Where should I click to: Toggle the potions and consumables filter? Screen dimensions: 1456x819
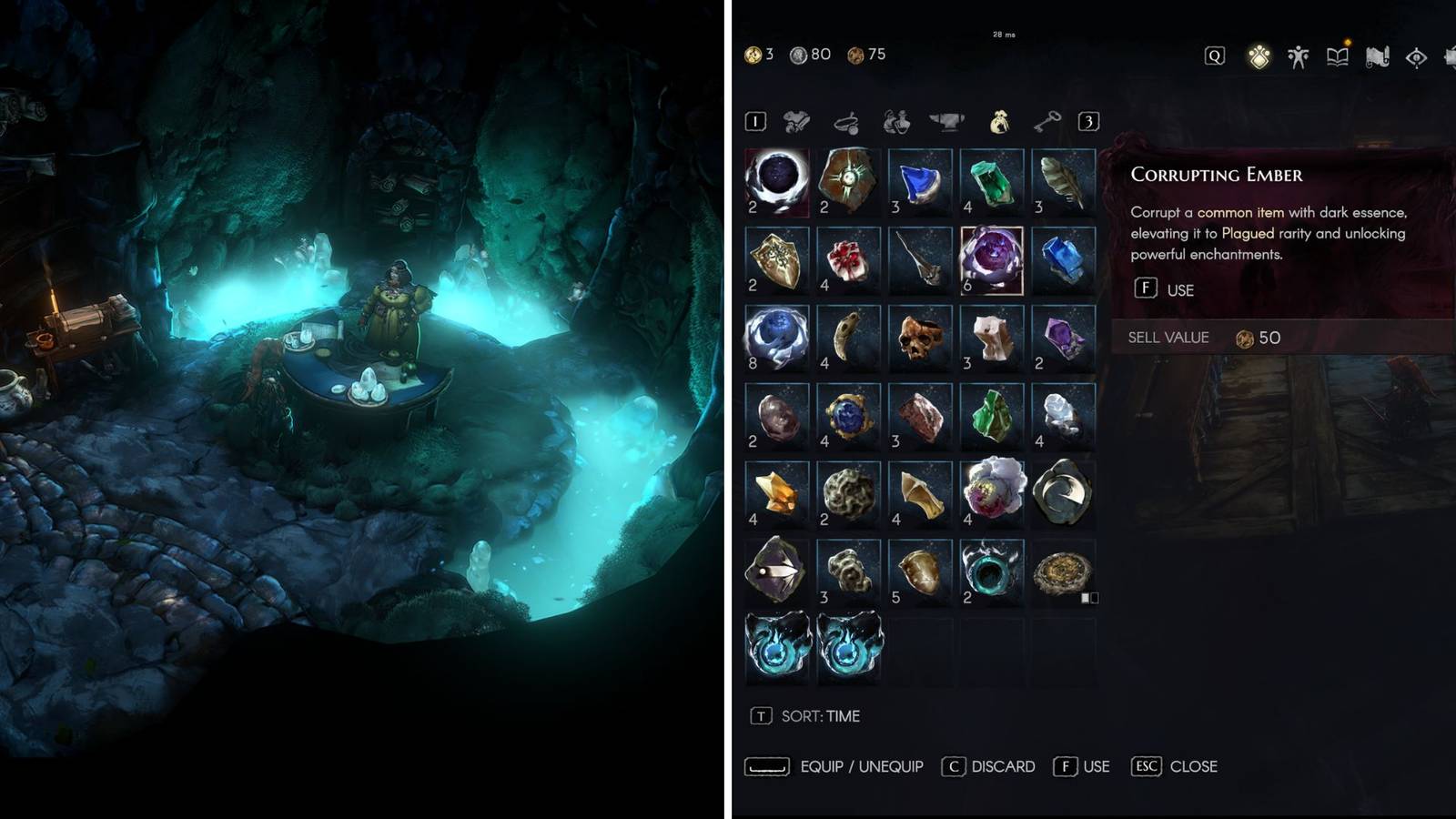click(x=895, y=121)
